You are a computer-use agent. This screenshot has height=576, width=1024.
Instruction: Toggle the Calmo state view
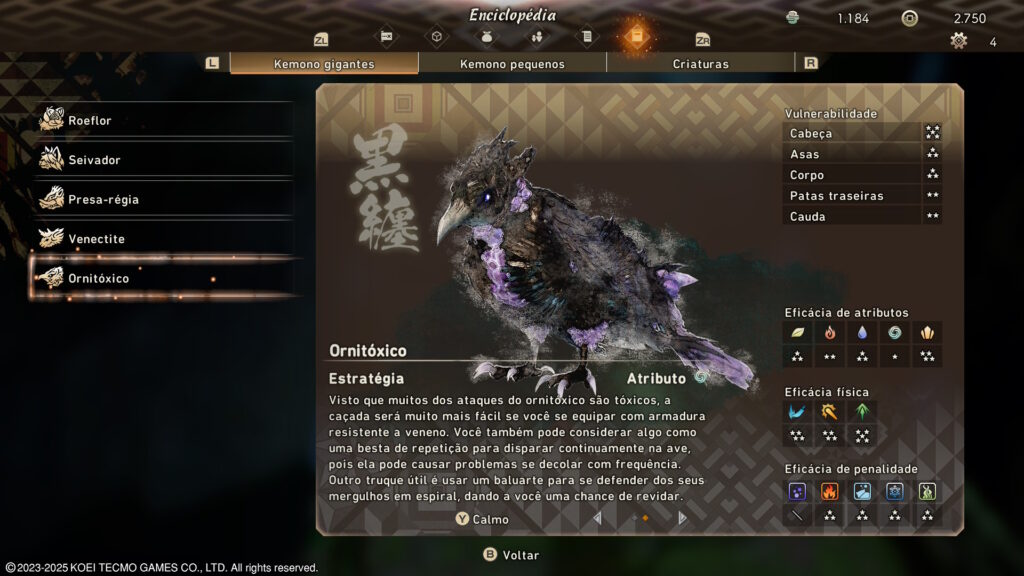tap(482, 519)
